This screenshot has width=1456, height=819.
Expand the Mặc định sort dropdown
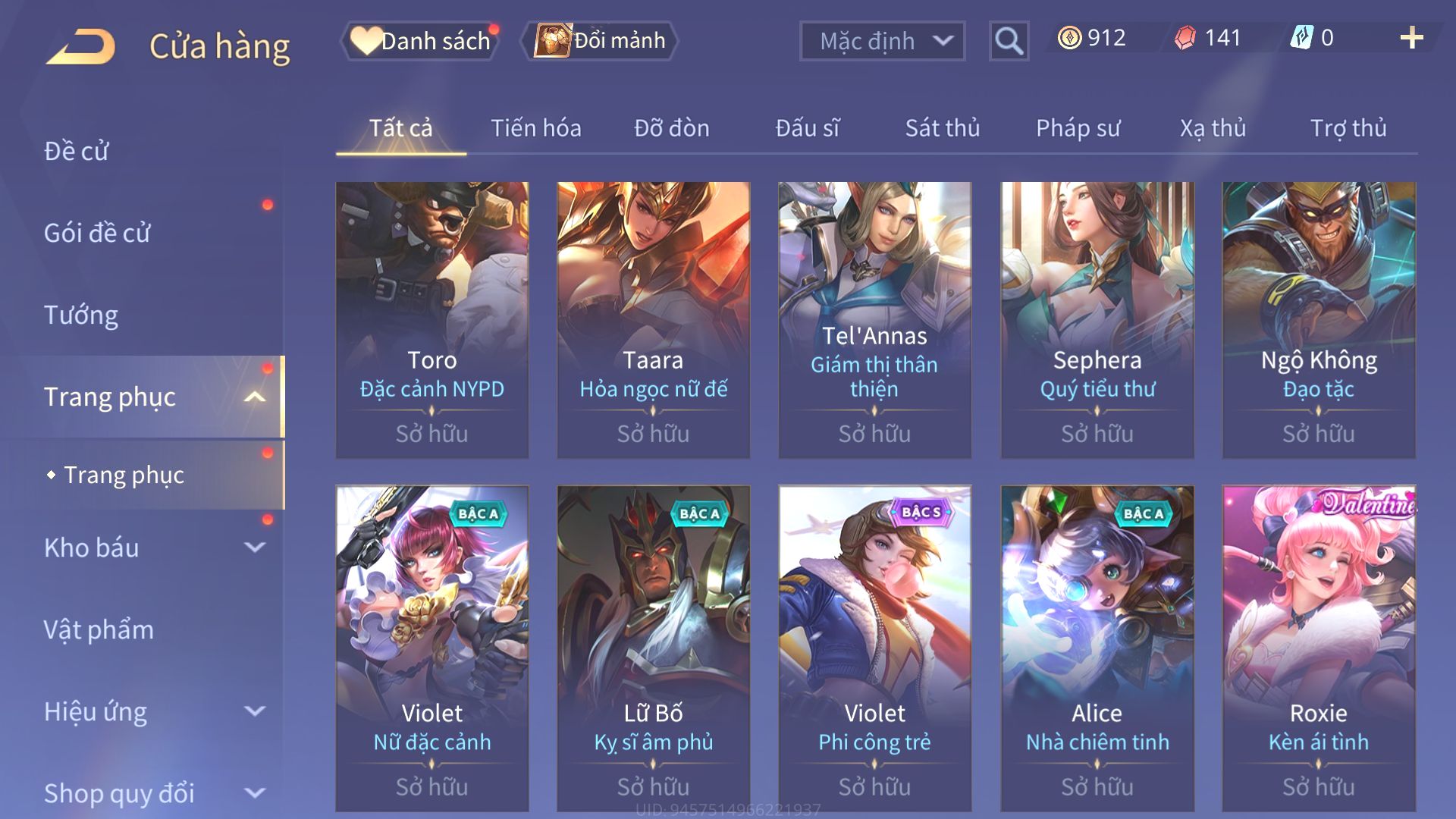point(882,41)
